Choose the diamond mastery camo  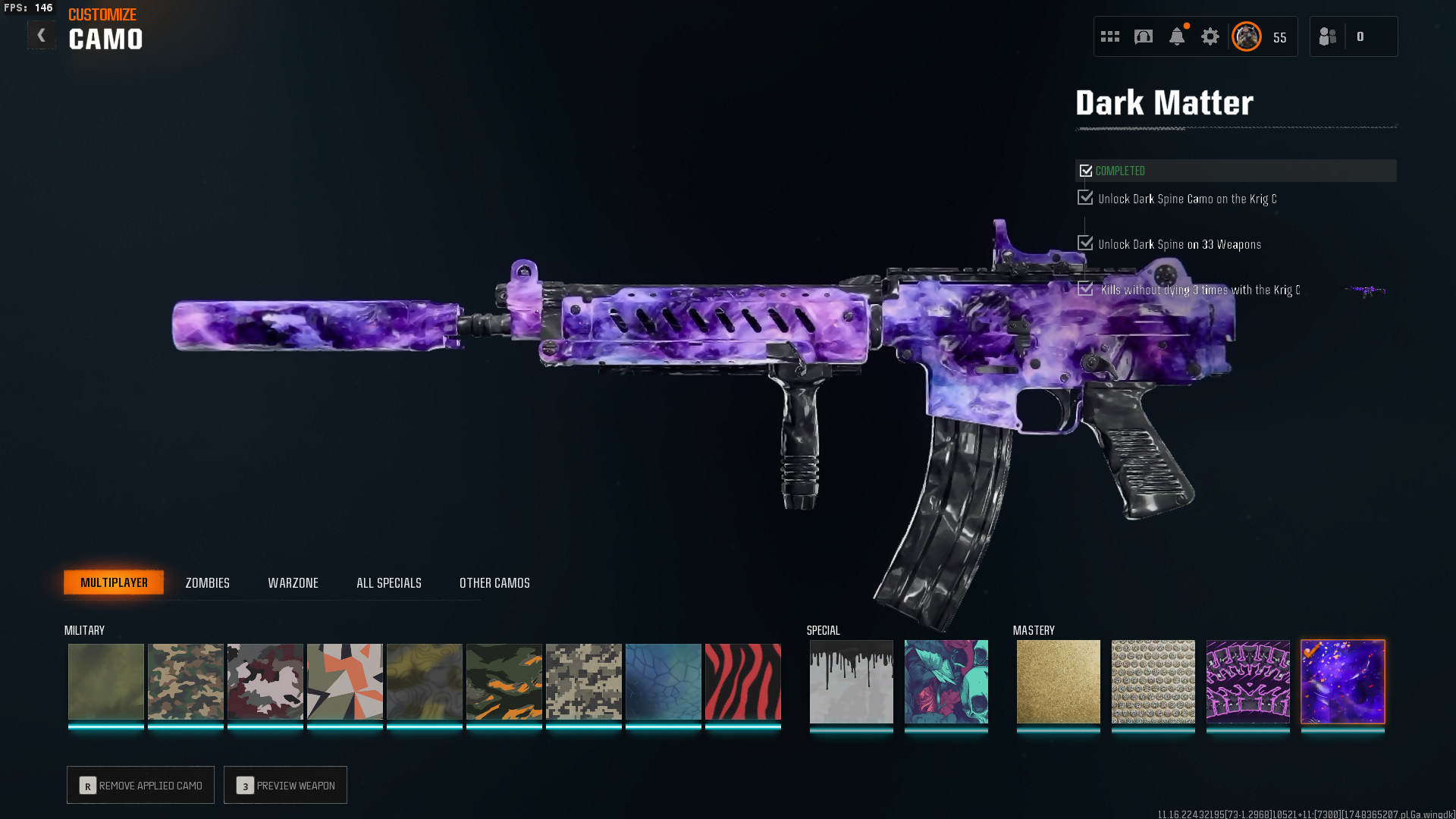click(1153, 681)
